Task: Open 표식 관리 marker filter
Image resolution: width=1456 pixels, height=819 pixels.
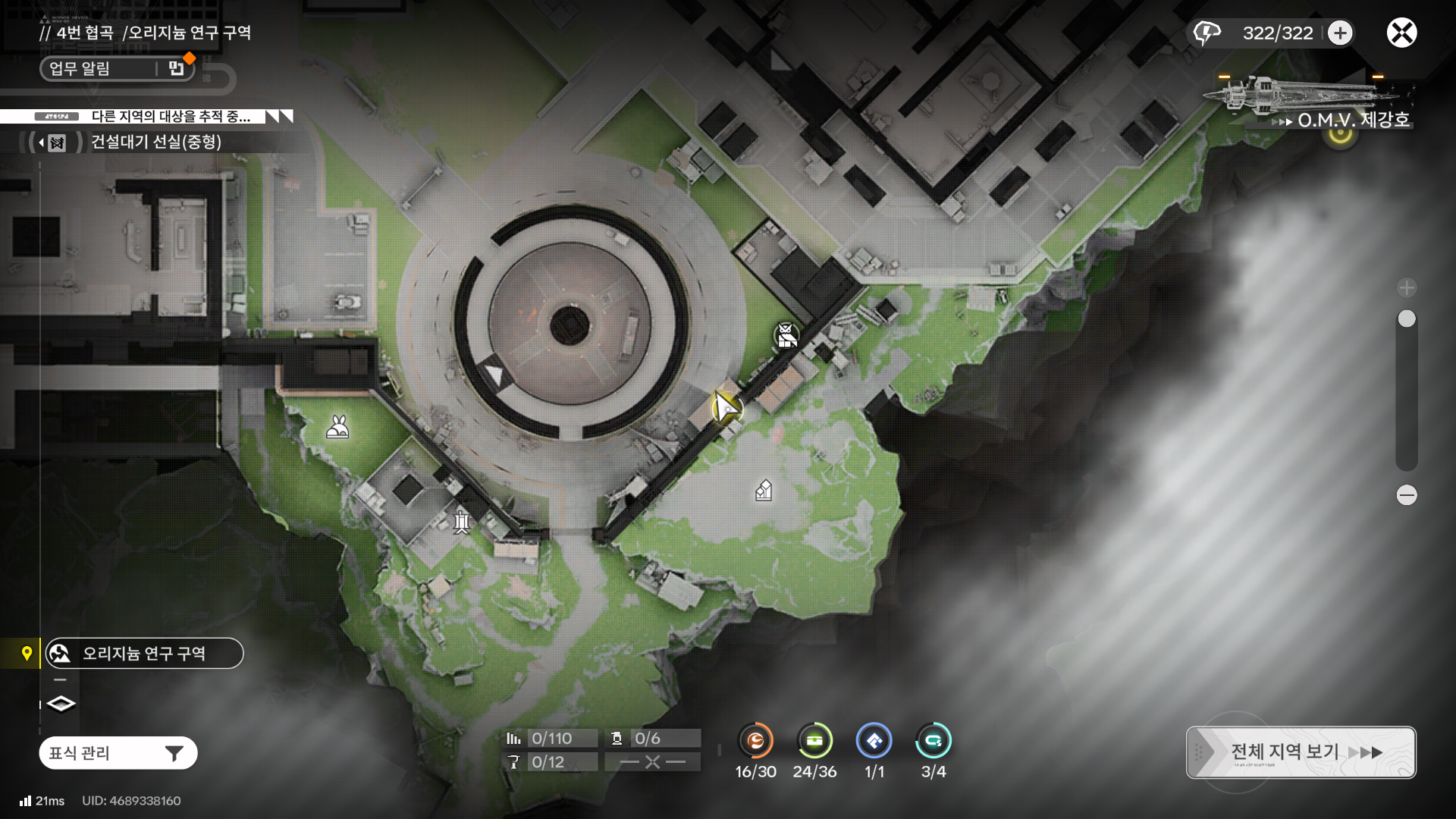Action: click(118, 753)
